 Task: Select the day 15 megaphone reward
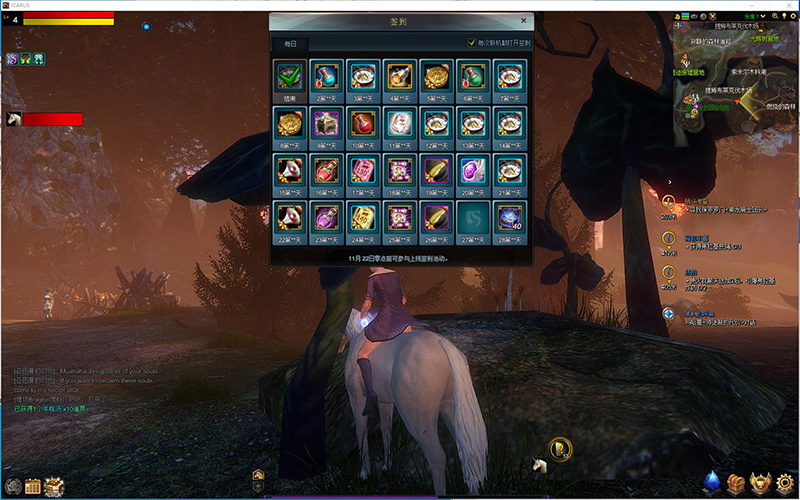coord(290,169)
